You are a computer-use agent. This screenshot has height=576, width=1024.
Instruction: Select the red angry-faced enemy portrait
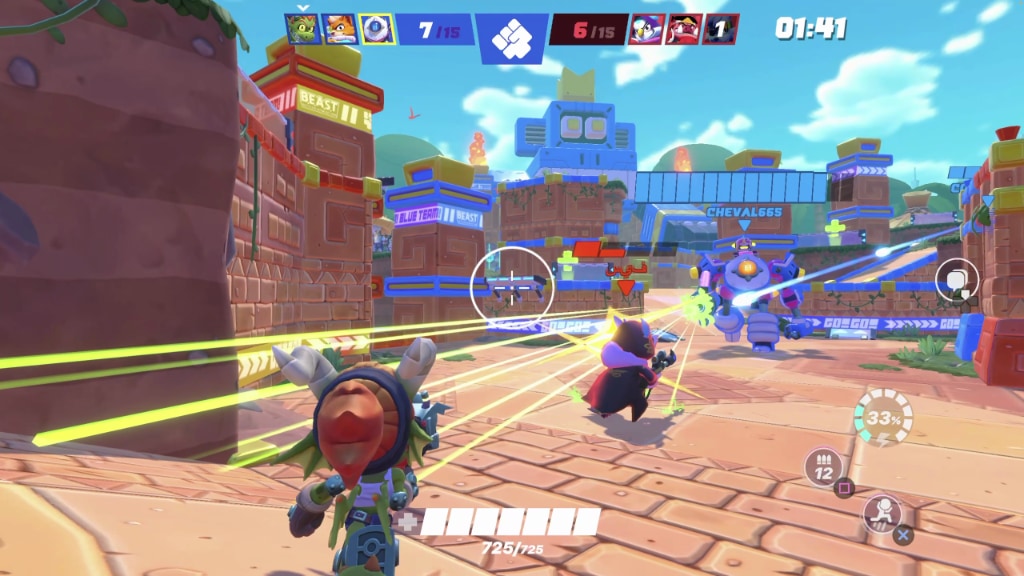tap(684, 29)
